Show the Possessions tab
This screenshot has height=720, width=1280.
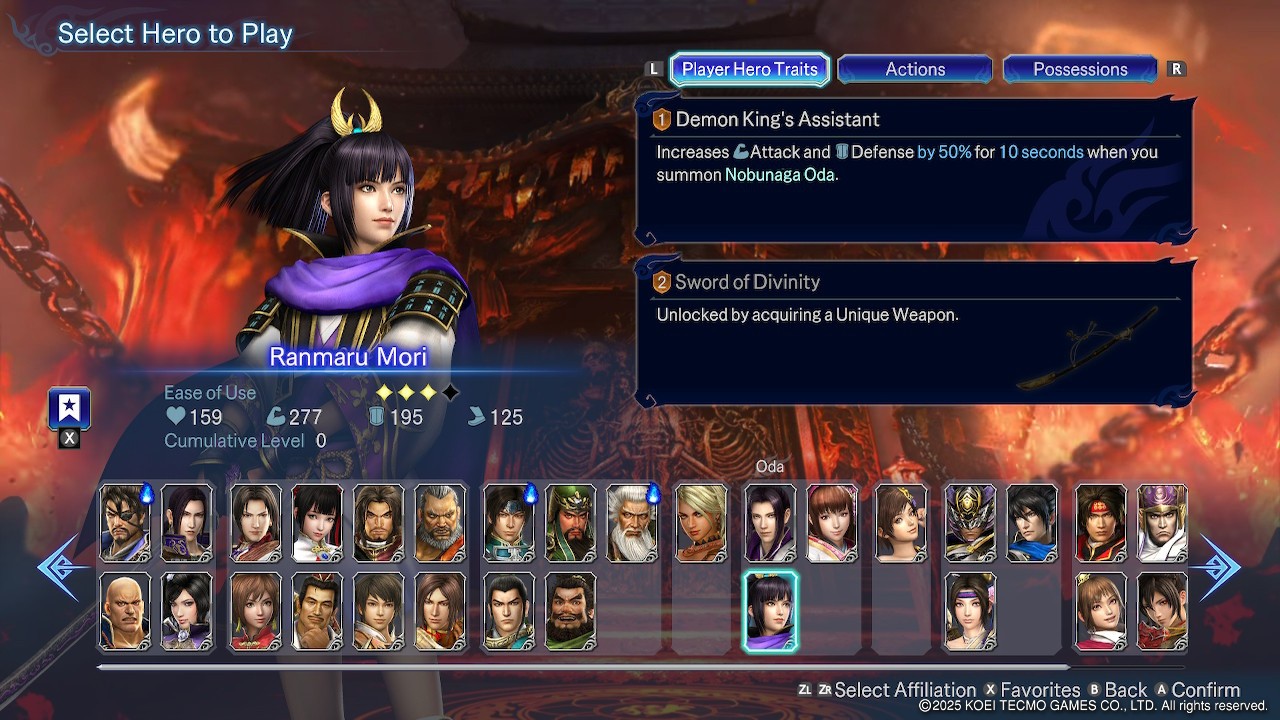1080,69
